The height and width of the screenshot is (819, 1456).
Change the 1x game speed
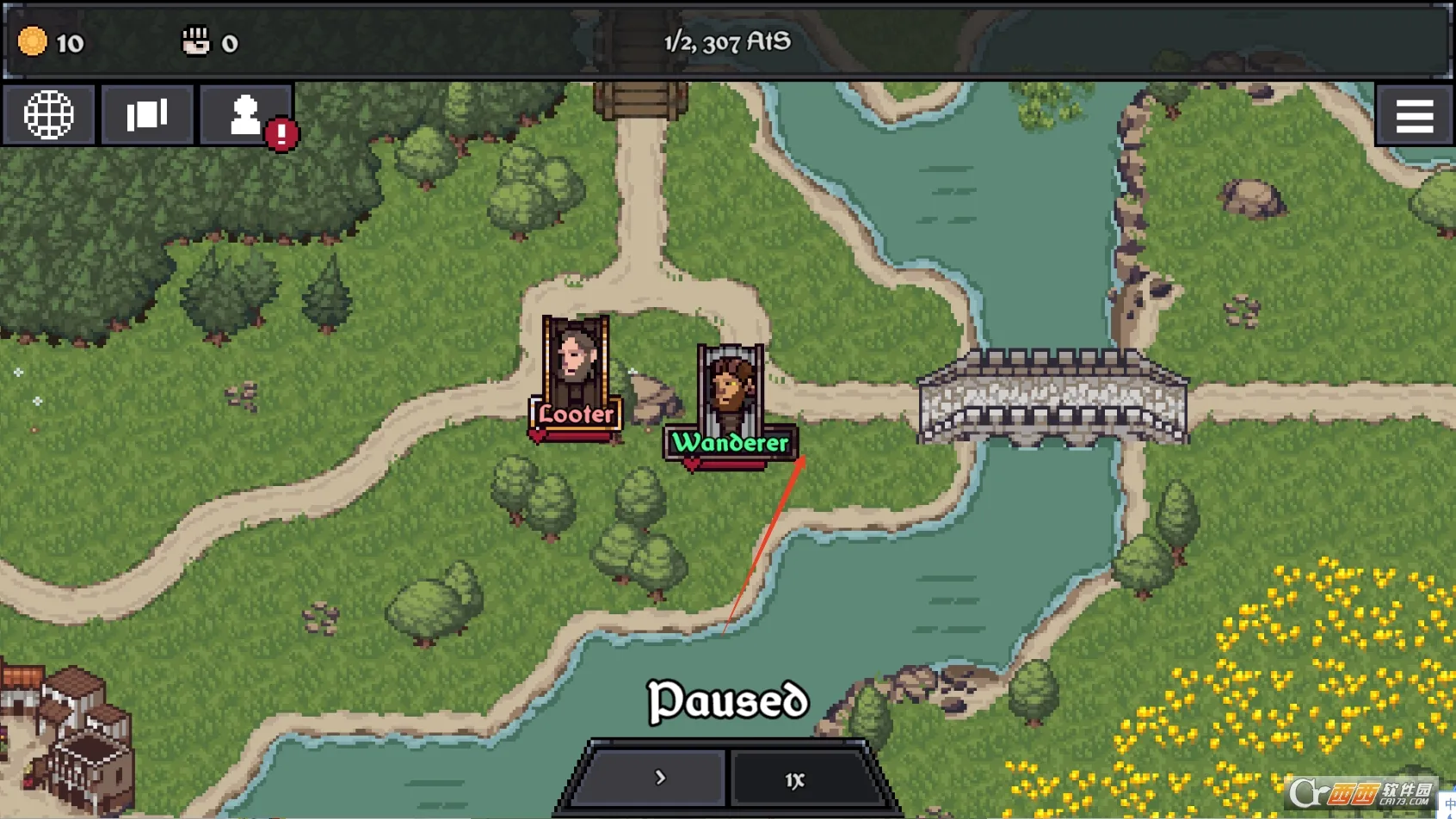[795, 779]
